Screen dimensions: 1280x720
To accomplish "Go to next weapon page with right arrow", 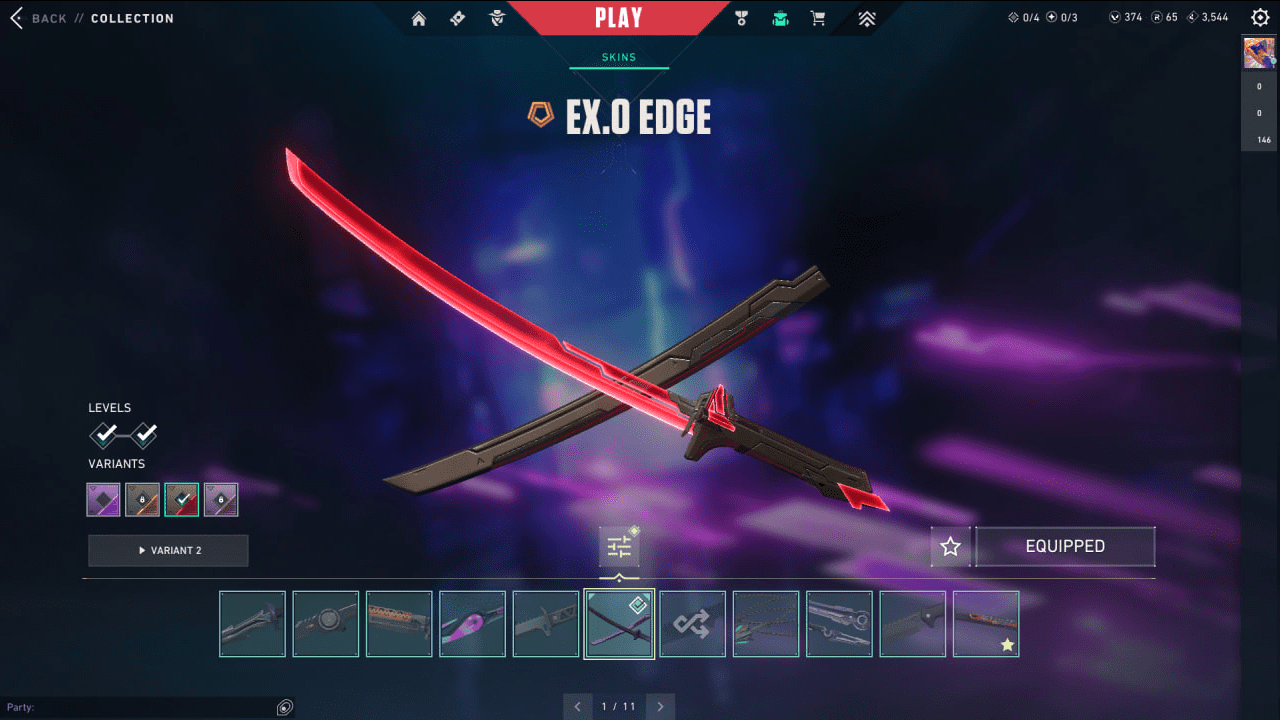I will tap(660, 706).
